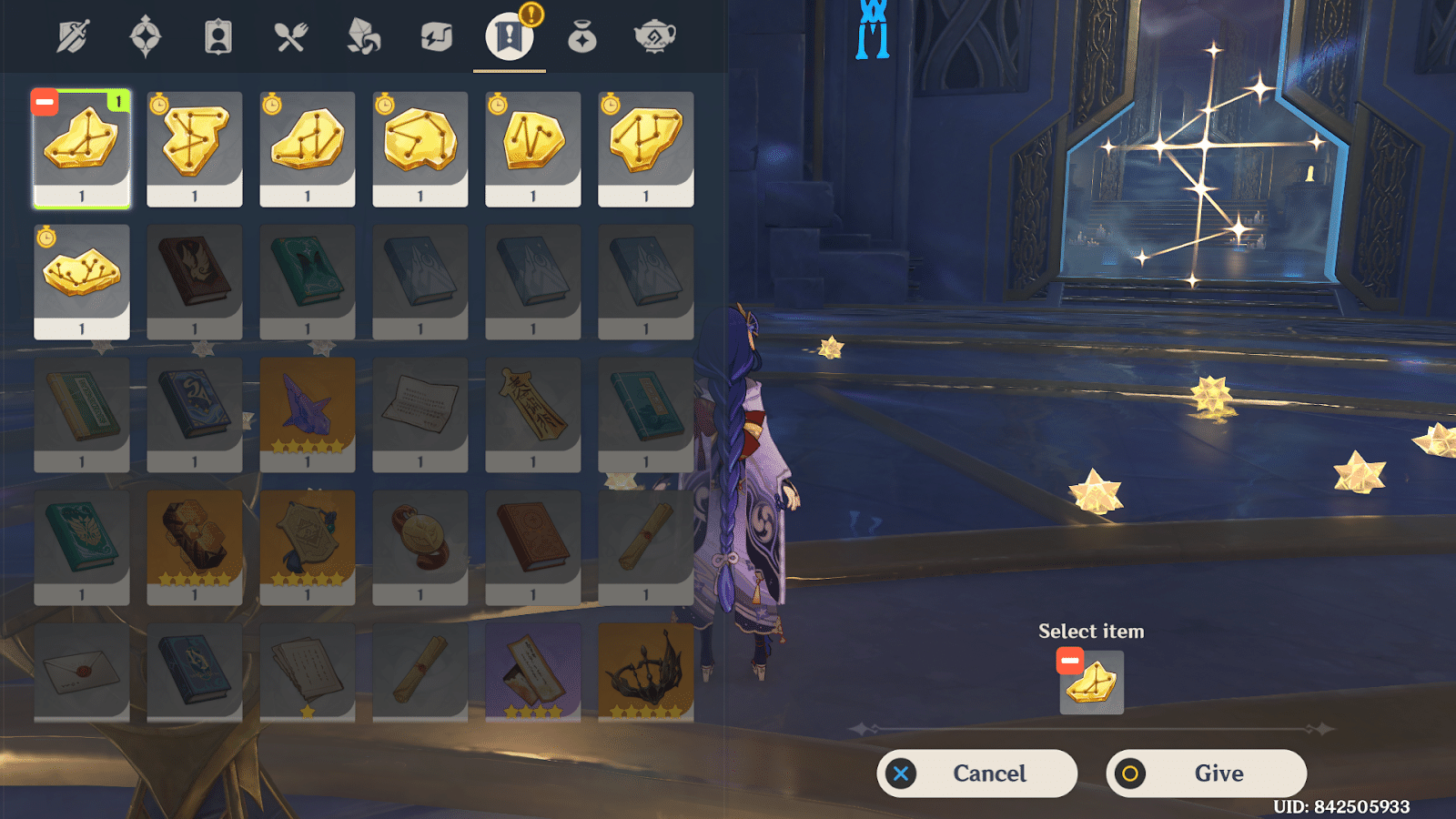The image size is (1456, 819).
Task: Select the purple crystal four-star item
Action: coord(307,409)
